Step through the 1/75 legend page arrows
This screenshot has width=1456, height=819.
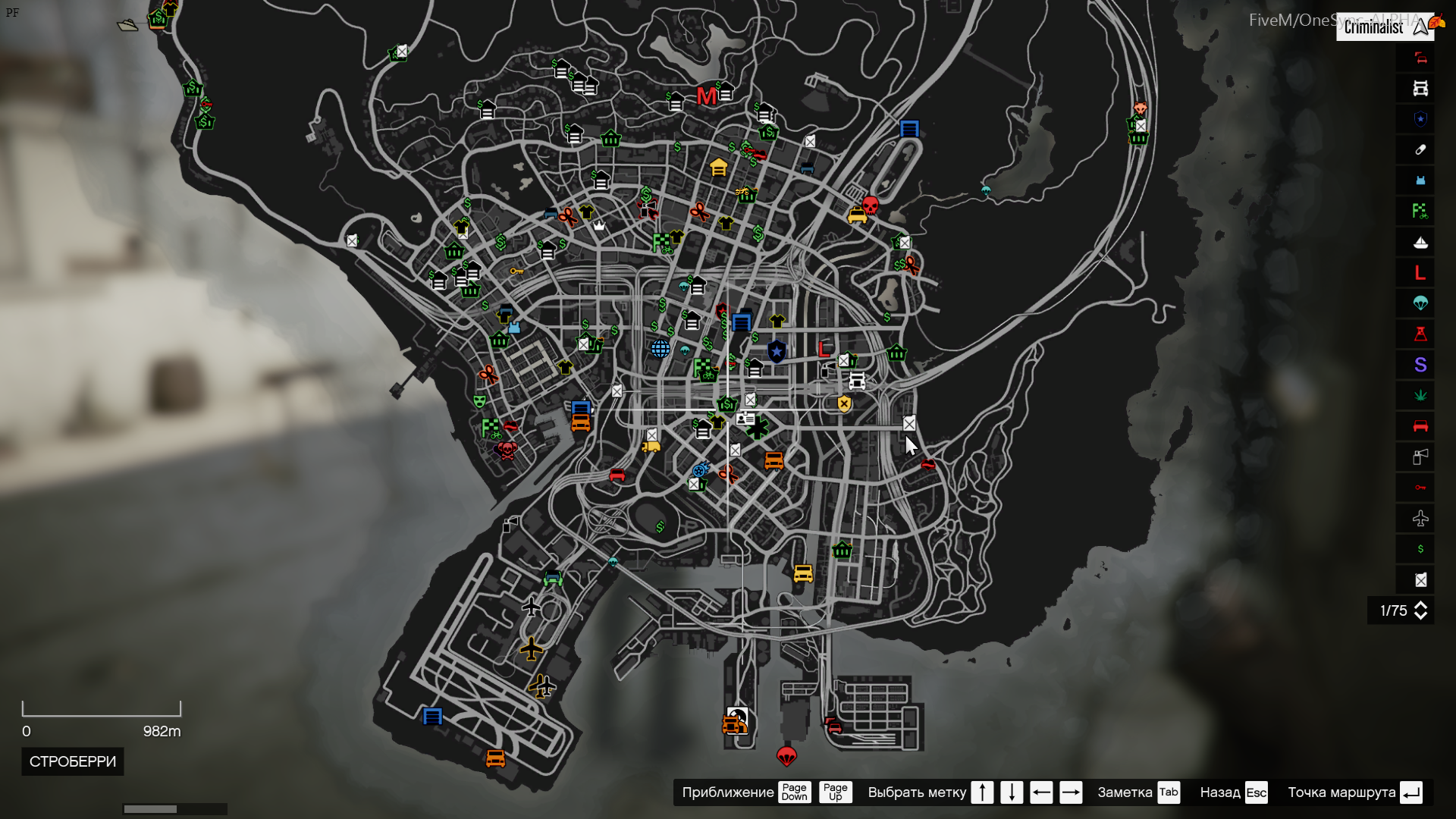(1421, 610)
